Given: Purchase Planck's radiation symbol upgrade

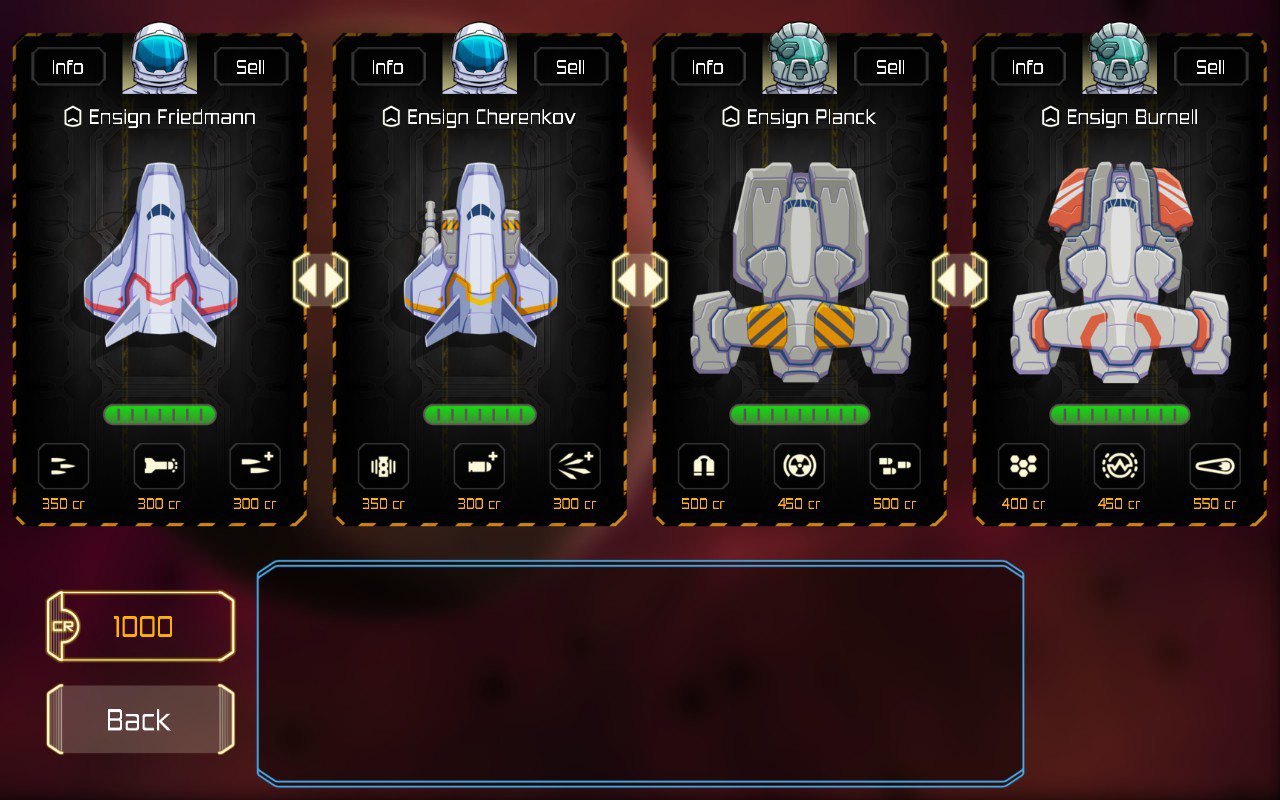Looking at the screenshot, I should (799, 467).
